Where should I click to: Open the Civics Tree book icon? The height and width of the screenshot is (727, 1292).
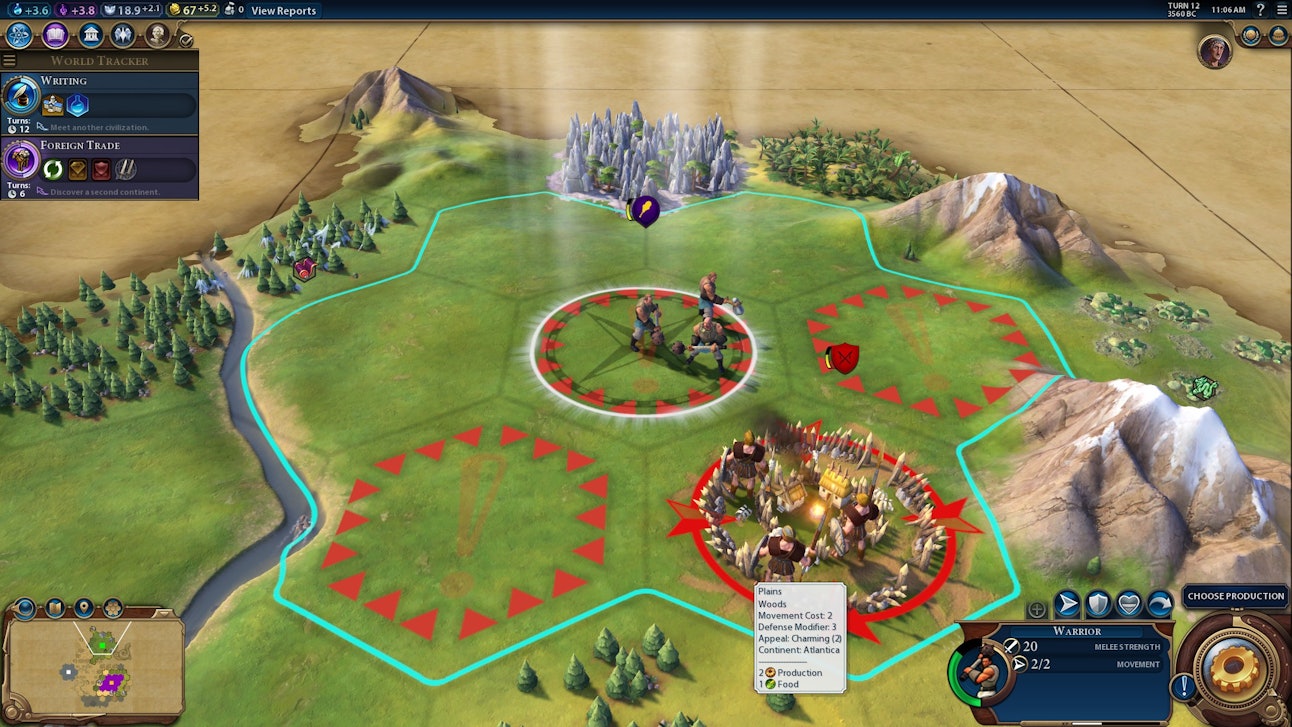click(x=55, y=35)
